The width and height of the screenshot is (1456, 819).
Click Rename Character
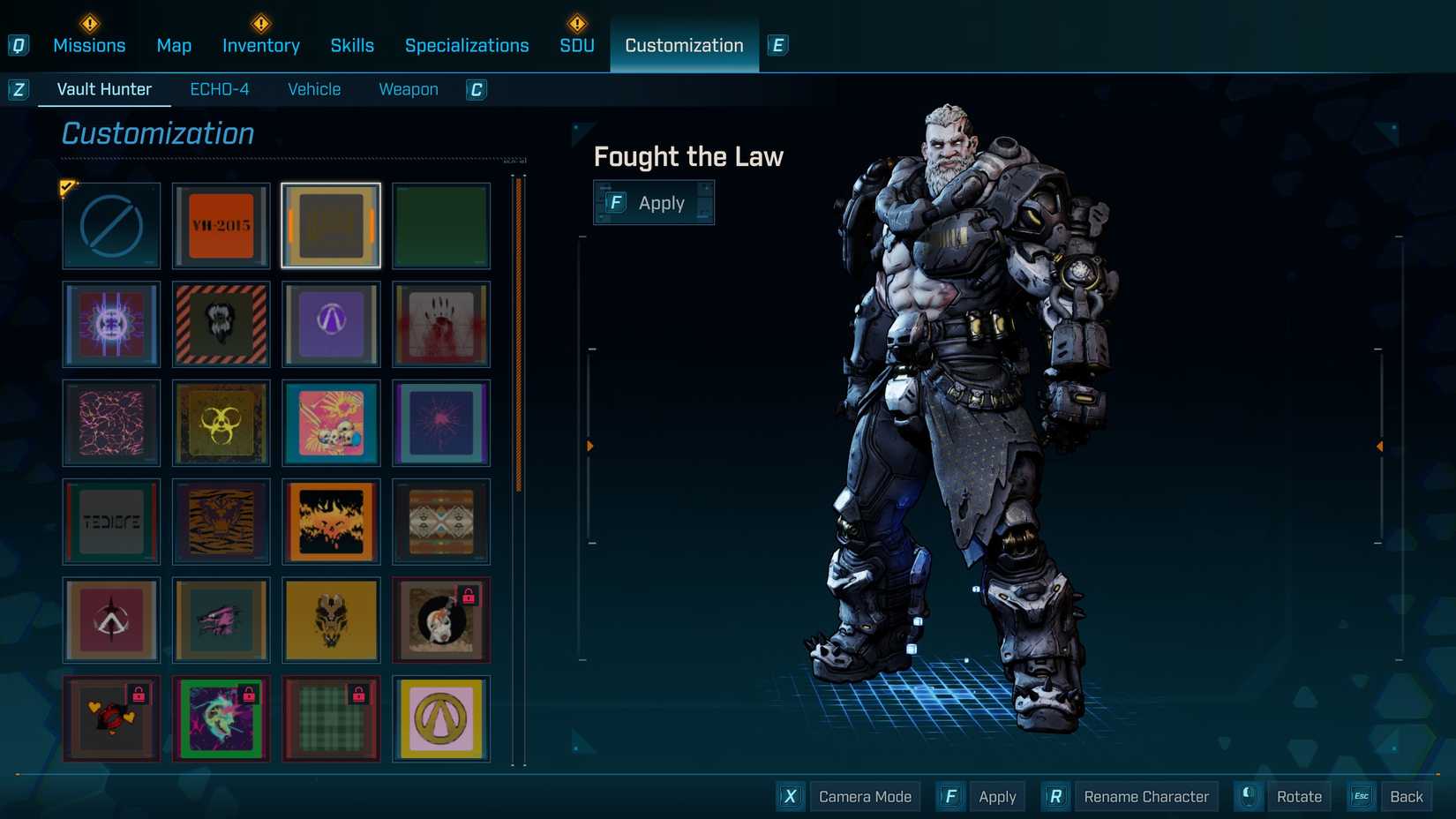(1145, 796)
